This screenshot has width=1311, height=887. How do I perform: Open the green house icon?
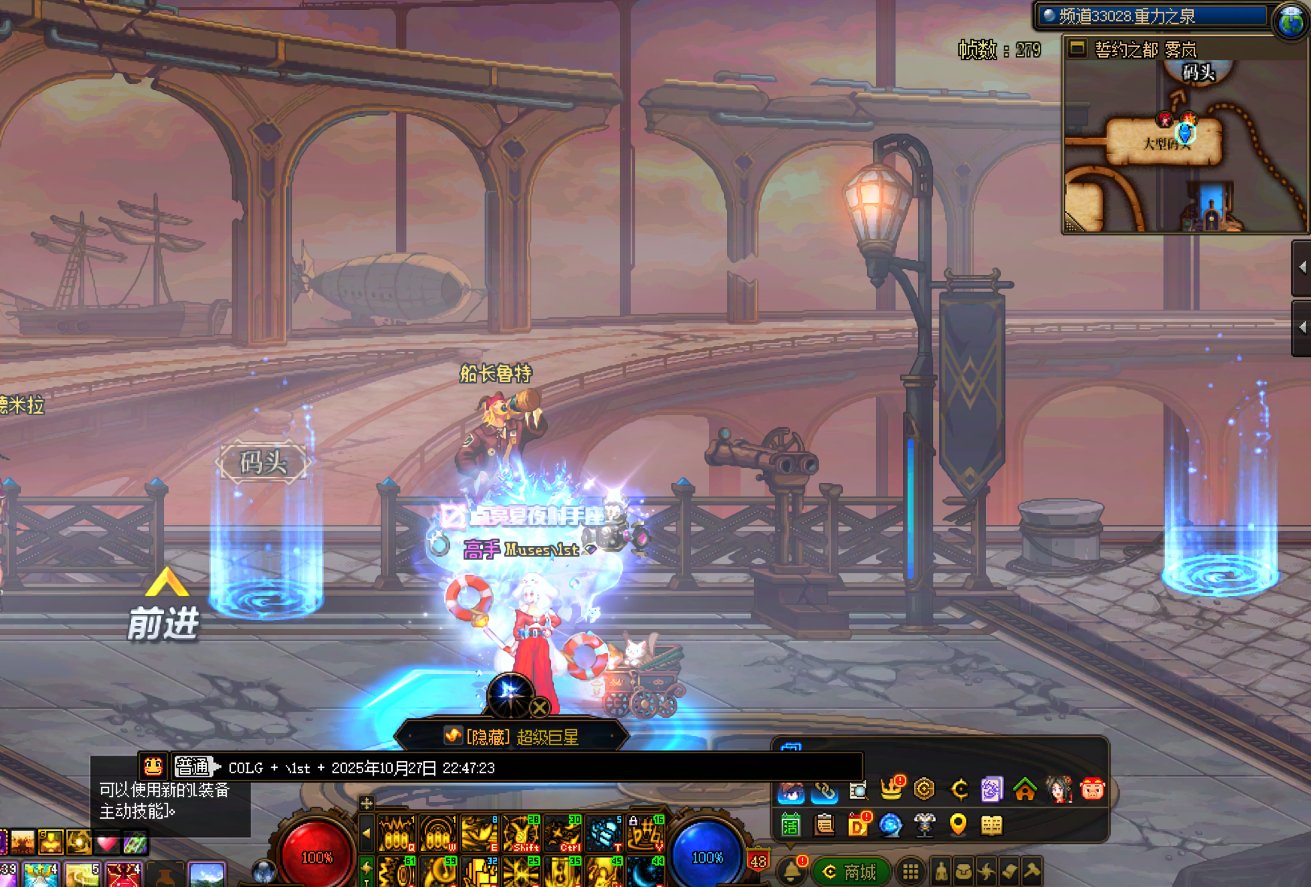point(1024,790)
